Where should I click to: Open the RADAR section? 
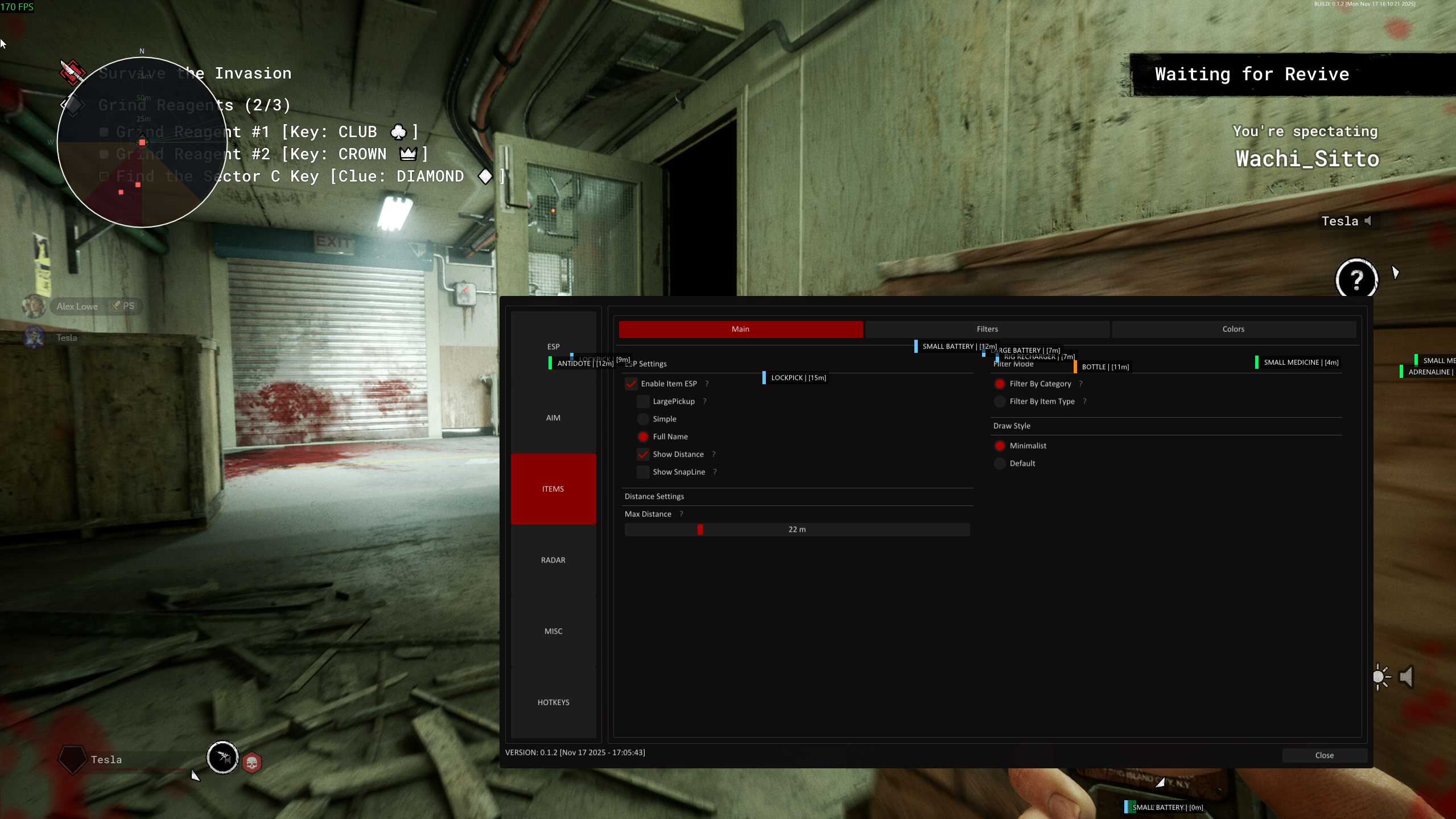[553, 560]
